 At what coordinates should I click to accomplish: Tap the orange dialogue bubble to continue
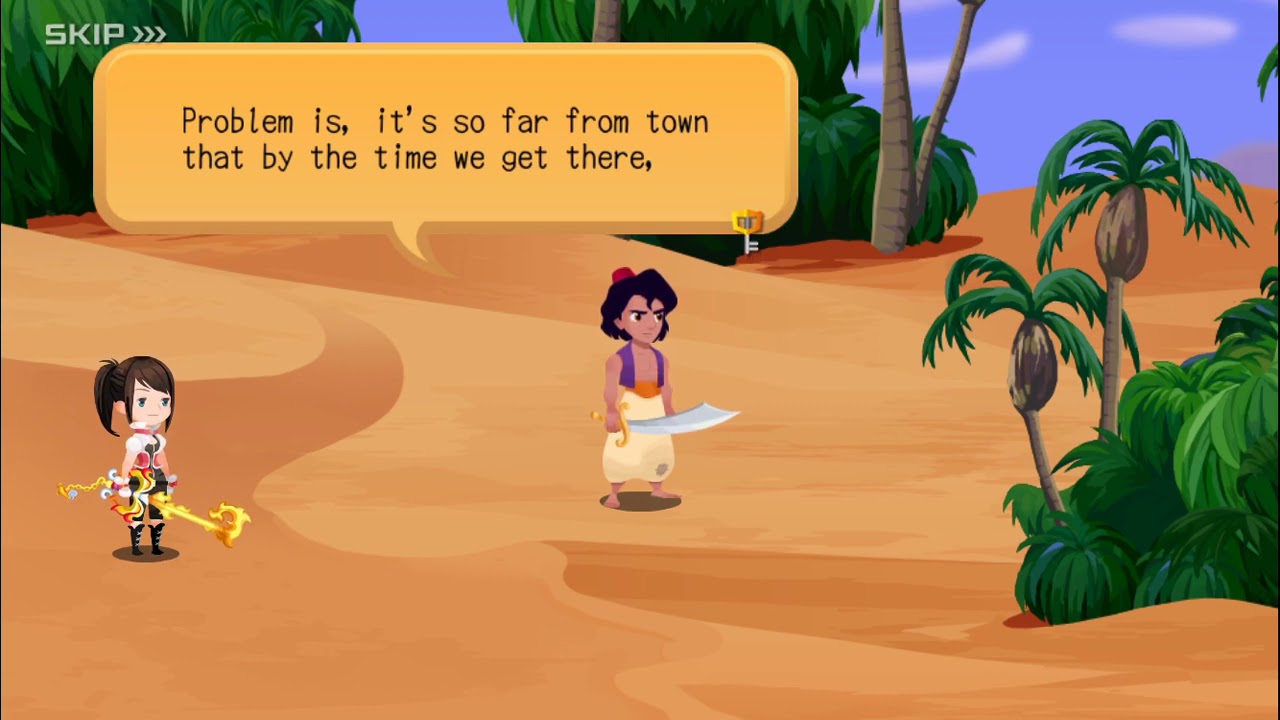pyautogui.click(x=445, y=140)
